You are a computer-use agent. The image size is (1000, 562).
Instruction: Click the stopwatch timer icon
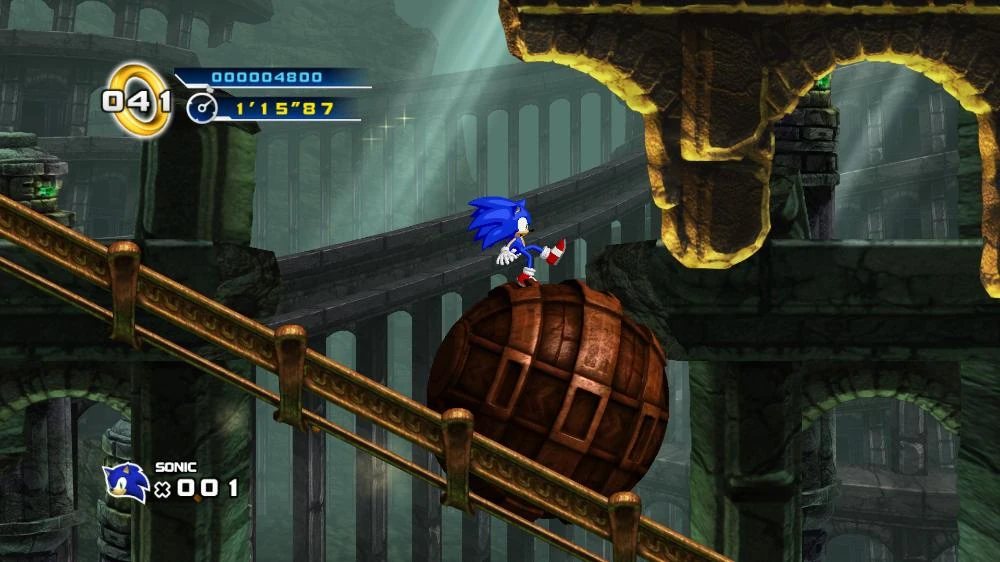pyautogui.click(x=200, y=108)
